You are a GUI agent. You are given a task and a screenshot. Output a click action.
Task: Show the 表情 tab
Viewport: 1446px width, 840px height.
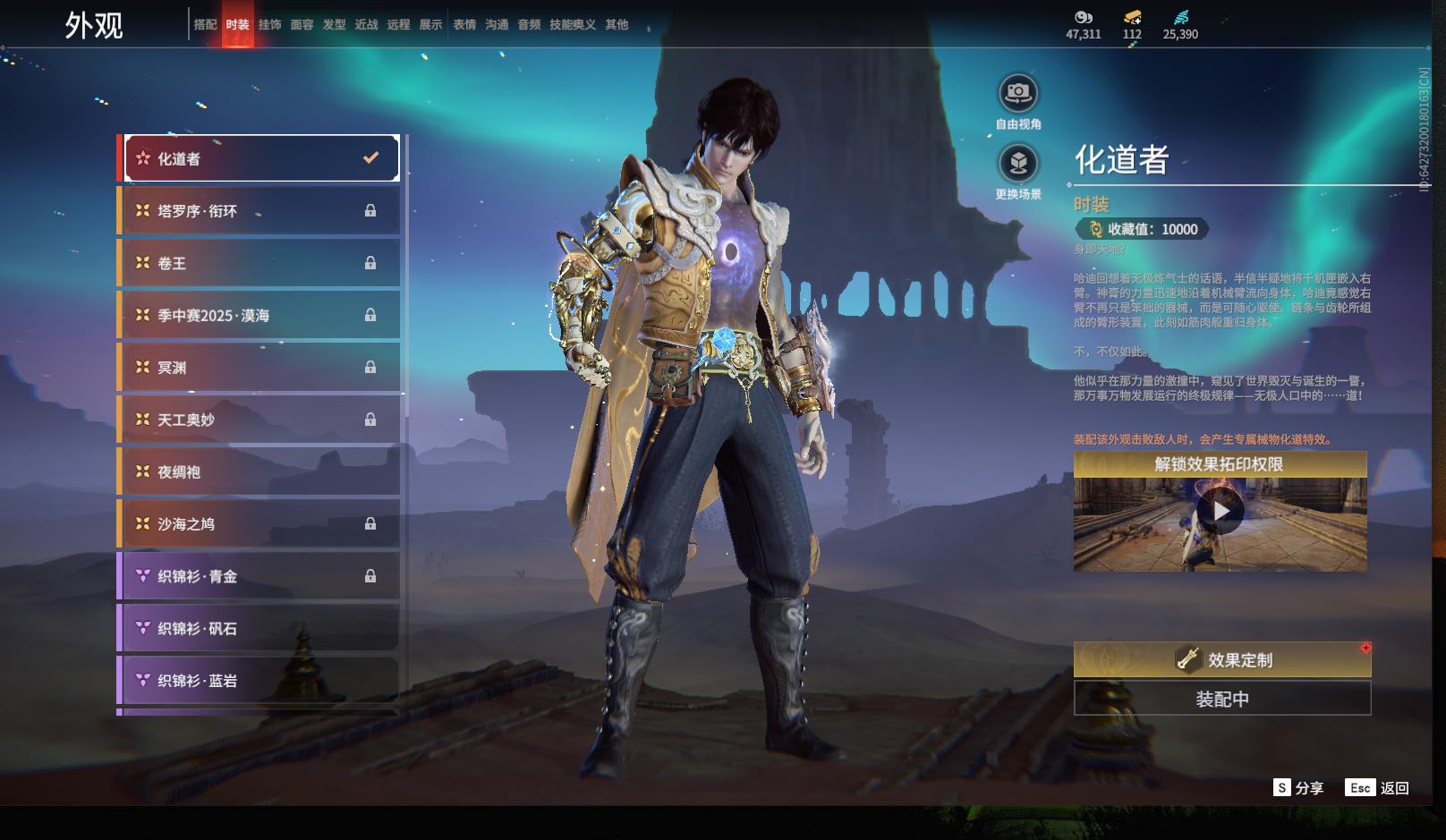click(464, 25)
